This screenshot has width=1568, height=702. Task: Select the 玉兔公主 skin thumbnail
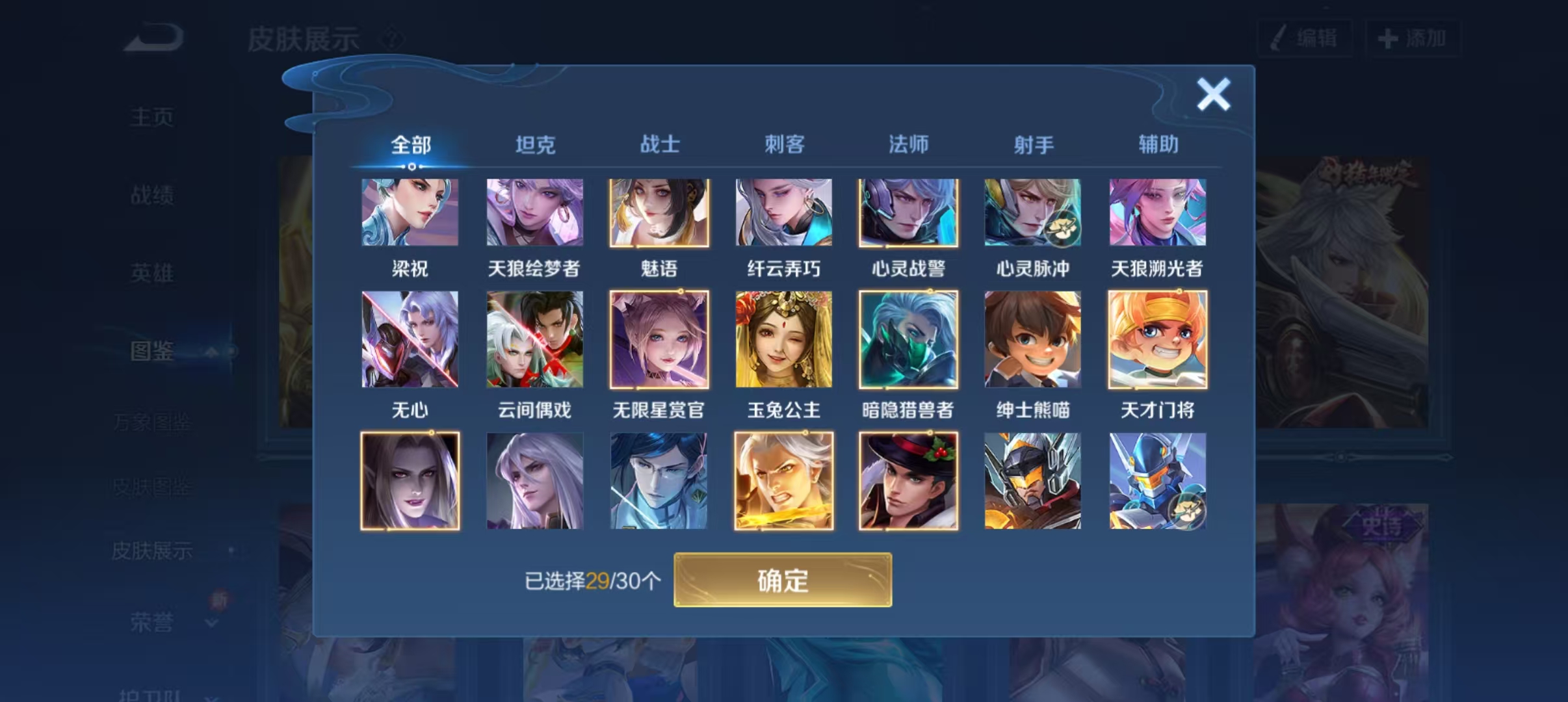pyautogui.click(x=783, y=339)
